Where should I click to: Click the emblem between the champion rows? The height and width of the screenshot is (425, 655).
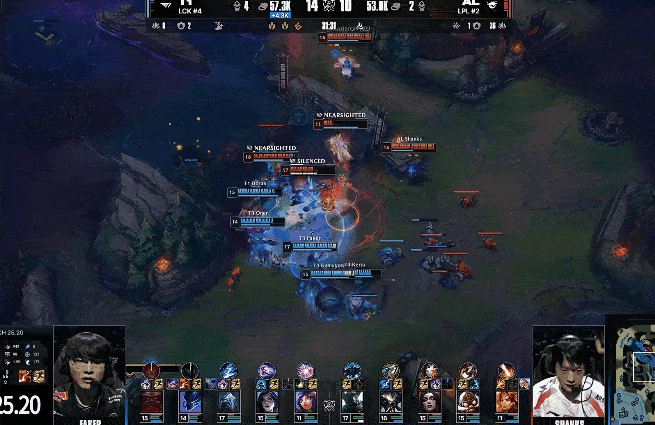point(328,403)
